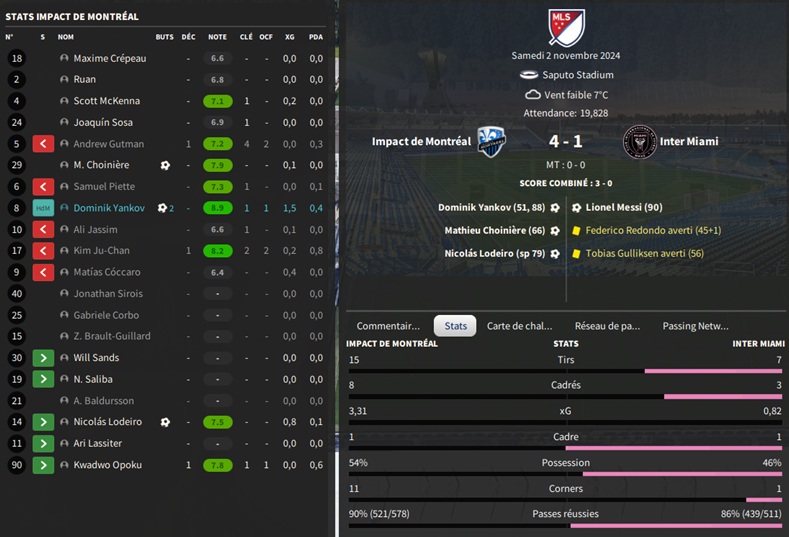Open the Impact de Montréal team name
789x537 pixels.
(421, 142)
